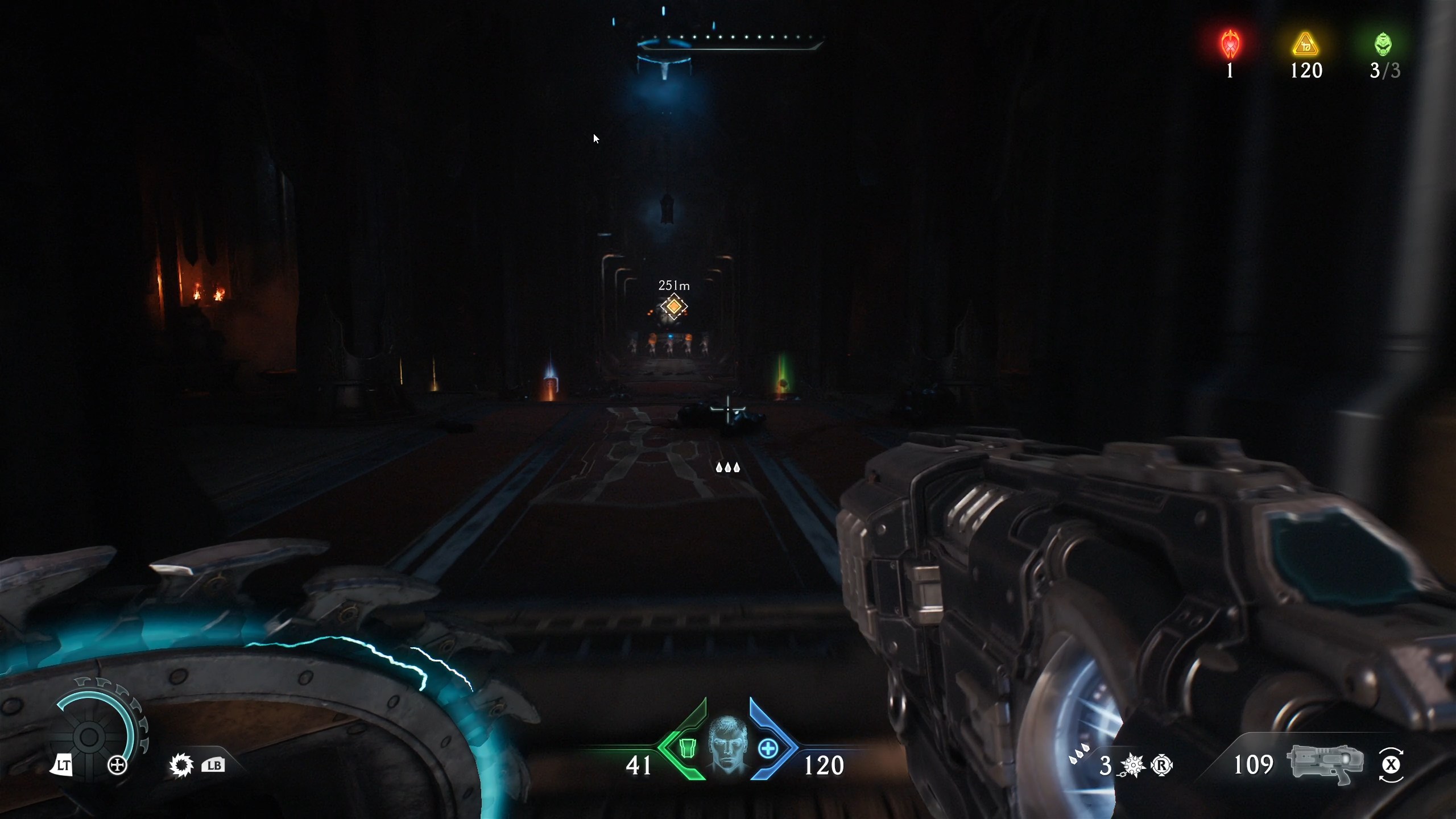Click the ammo count reading 109
Viewport: 1456px width, 819px height.
pos(1255,765)
